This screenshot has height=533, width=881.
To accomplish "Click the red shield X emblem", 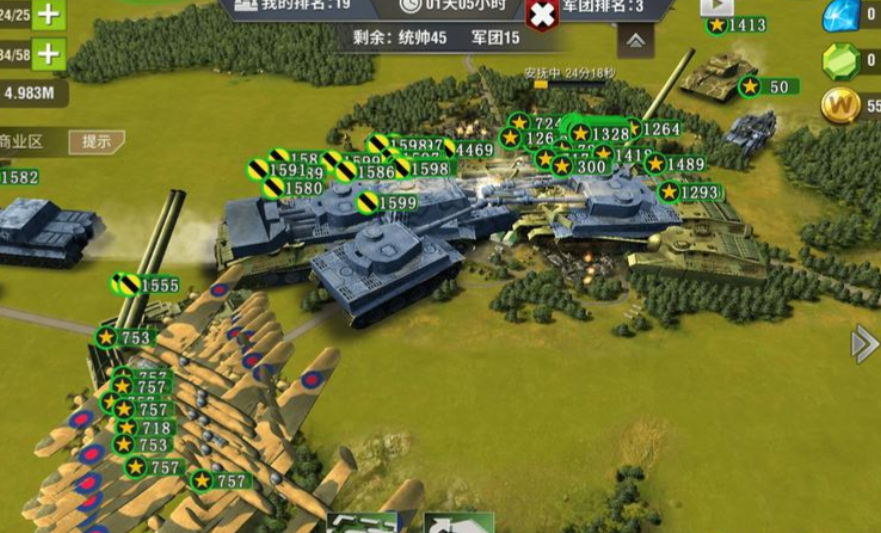I will pyautogui.click(x=541, y=14).
